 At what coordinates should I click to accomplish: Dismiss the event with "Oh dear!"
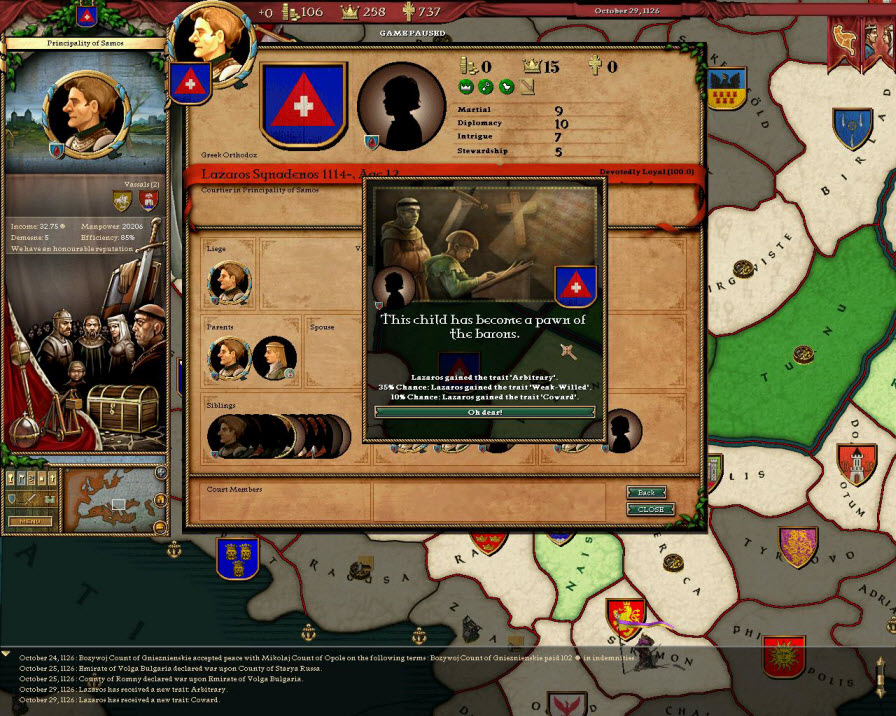(x=484, y=411)
